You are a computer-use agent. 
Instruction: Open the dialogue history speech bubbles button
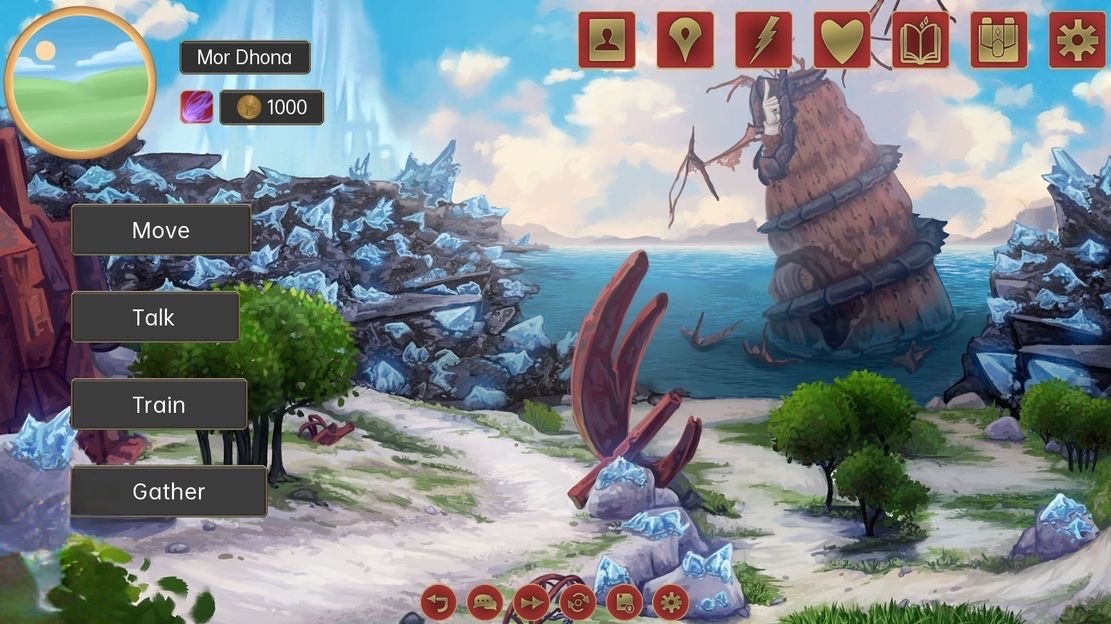click(x=485, y=602)
